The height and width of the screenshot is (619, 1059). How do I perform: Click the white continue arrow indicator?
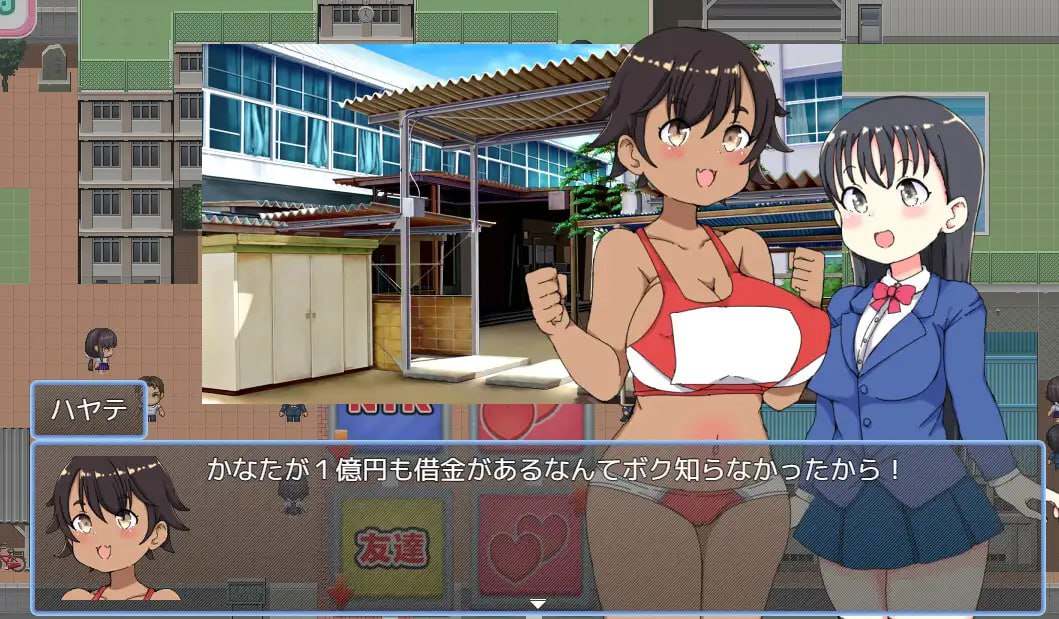(x=538, y=604)
